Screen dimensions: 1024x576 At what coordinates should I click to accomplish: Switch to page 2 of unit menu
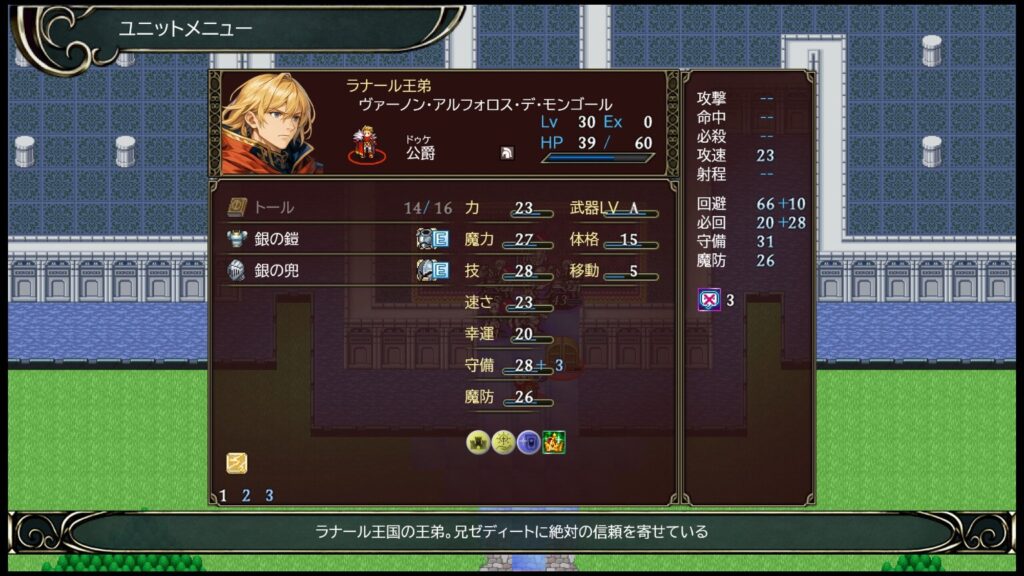click(x=246, y=495)
